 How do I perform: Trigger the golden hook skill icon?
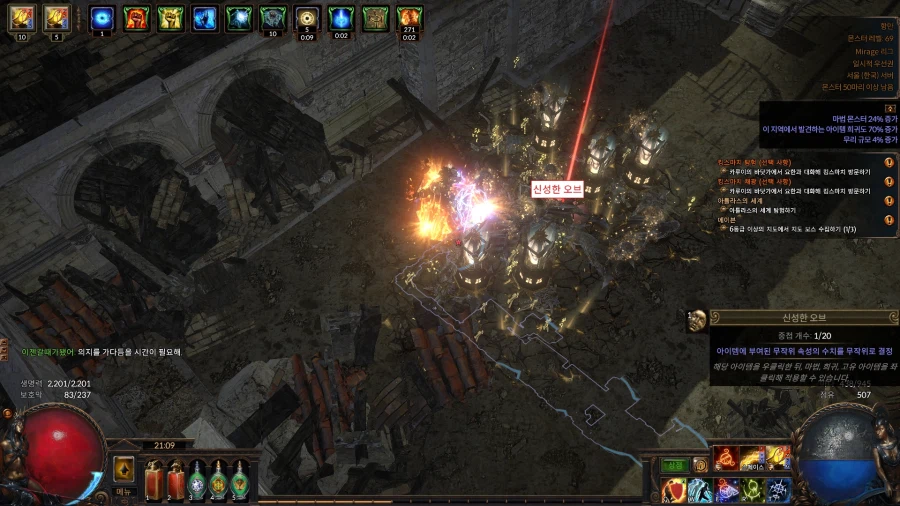777,458
